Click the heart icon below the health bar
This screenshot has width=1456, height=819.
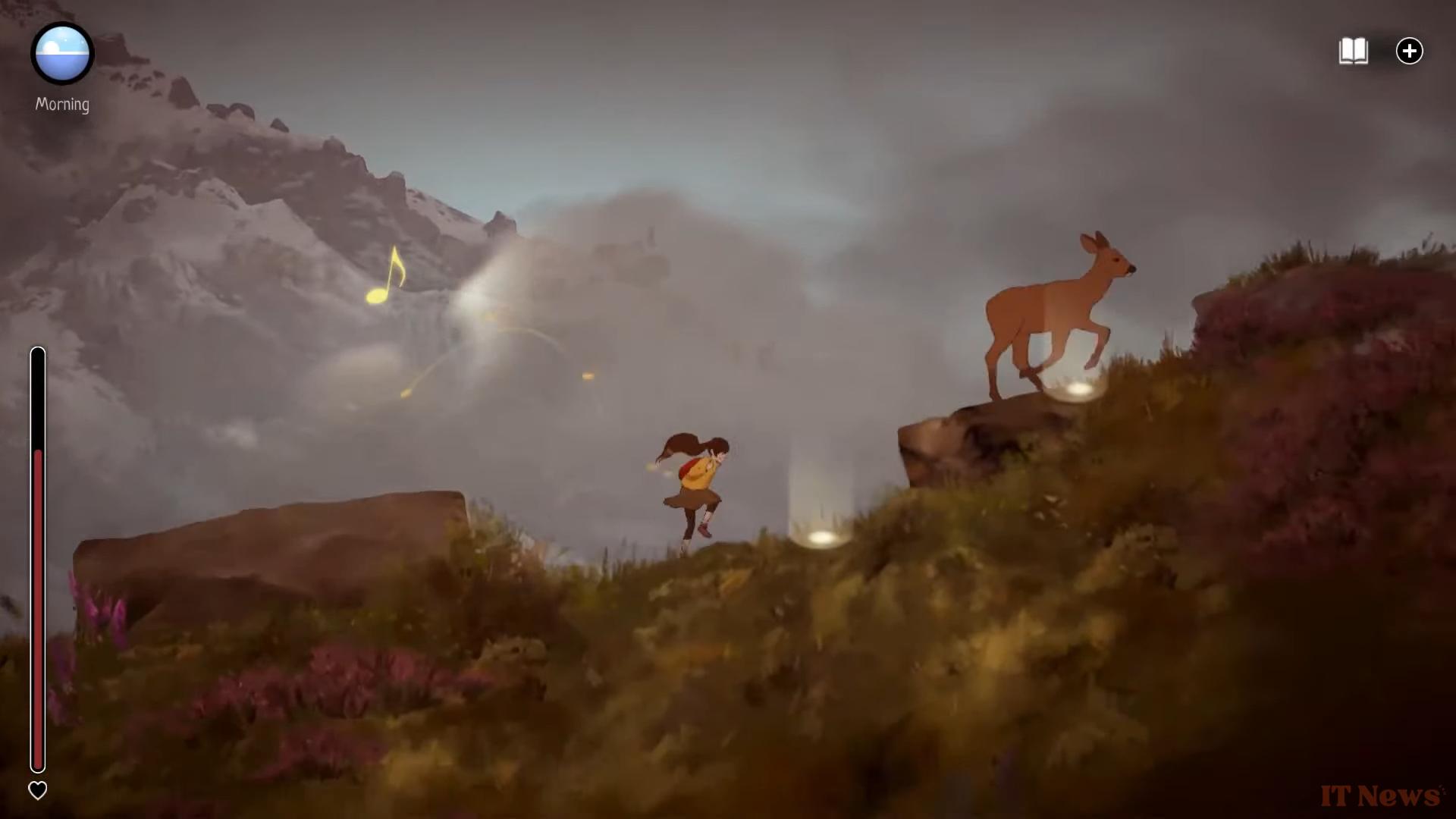click(x=39, y=790)
